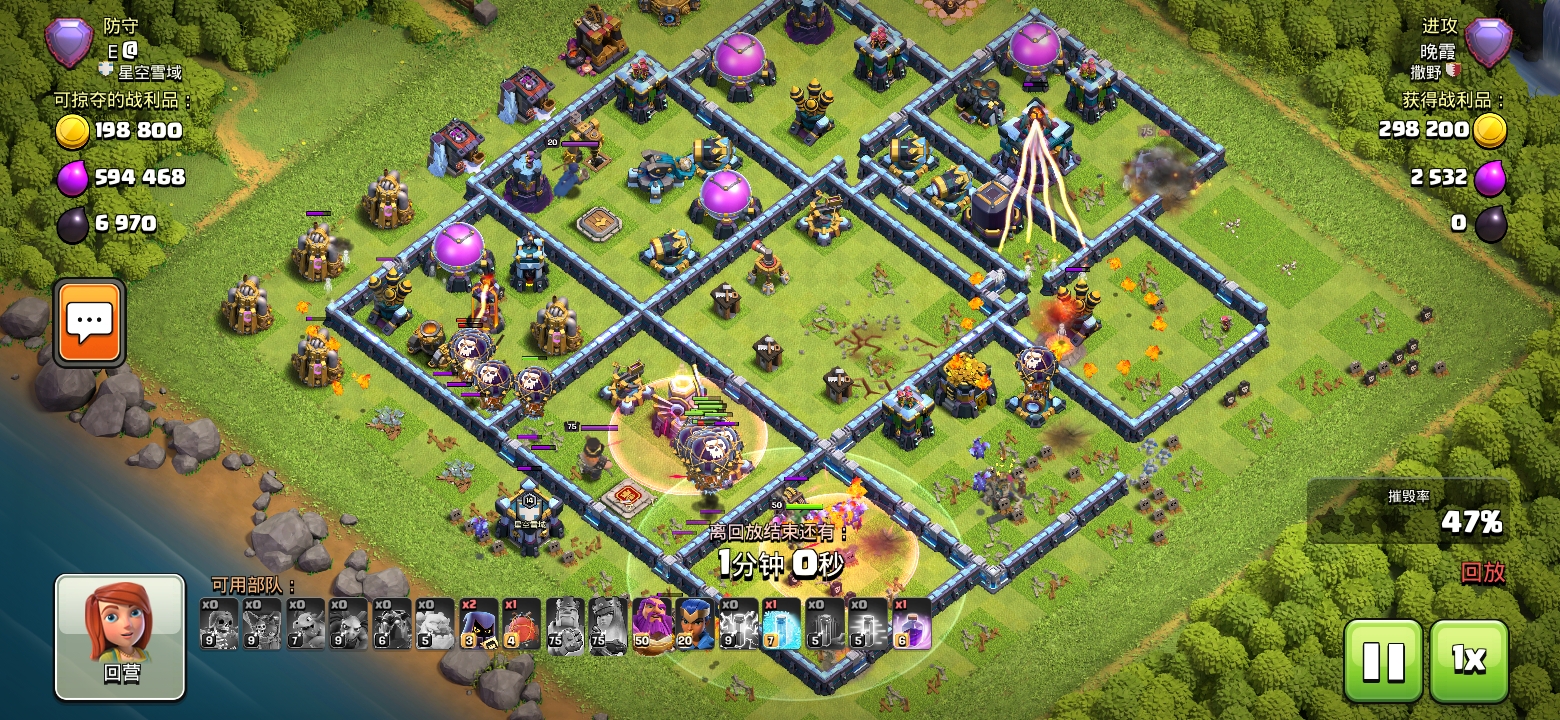This screenshot has height=720, width=1560.
Task: Select the Freeze spell slot
Action: tap(781, 624)
